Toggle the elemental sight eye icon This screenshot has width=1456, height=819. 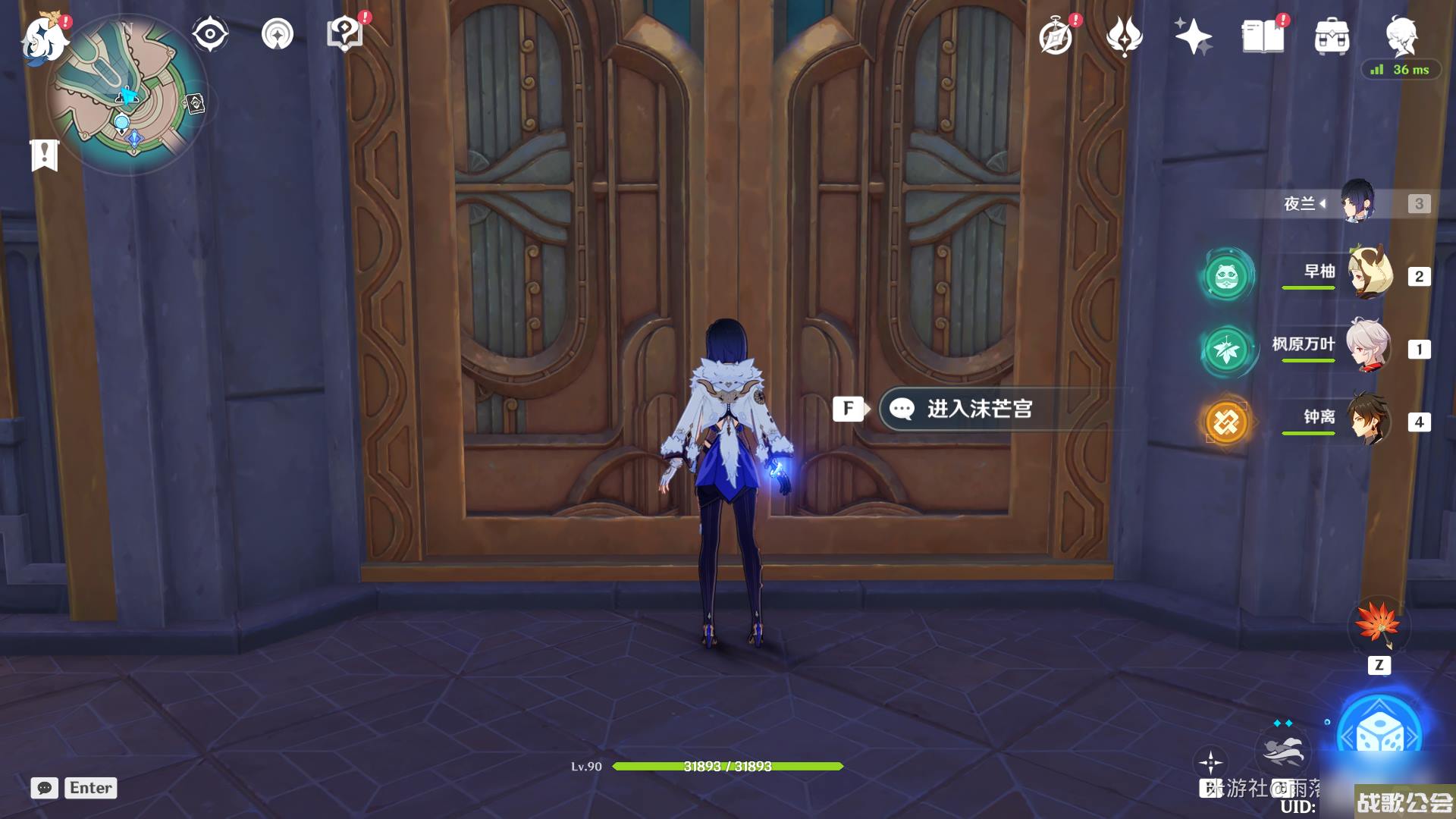tap(209, 34)
